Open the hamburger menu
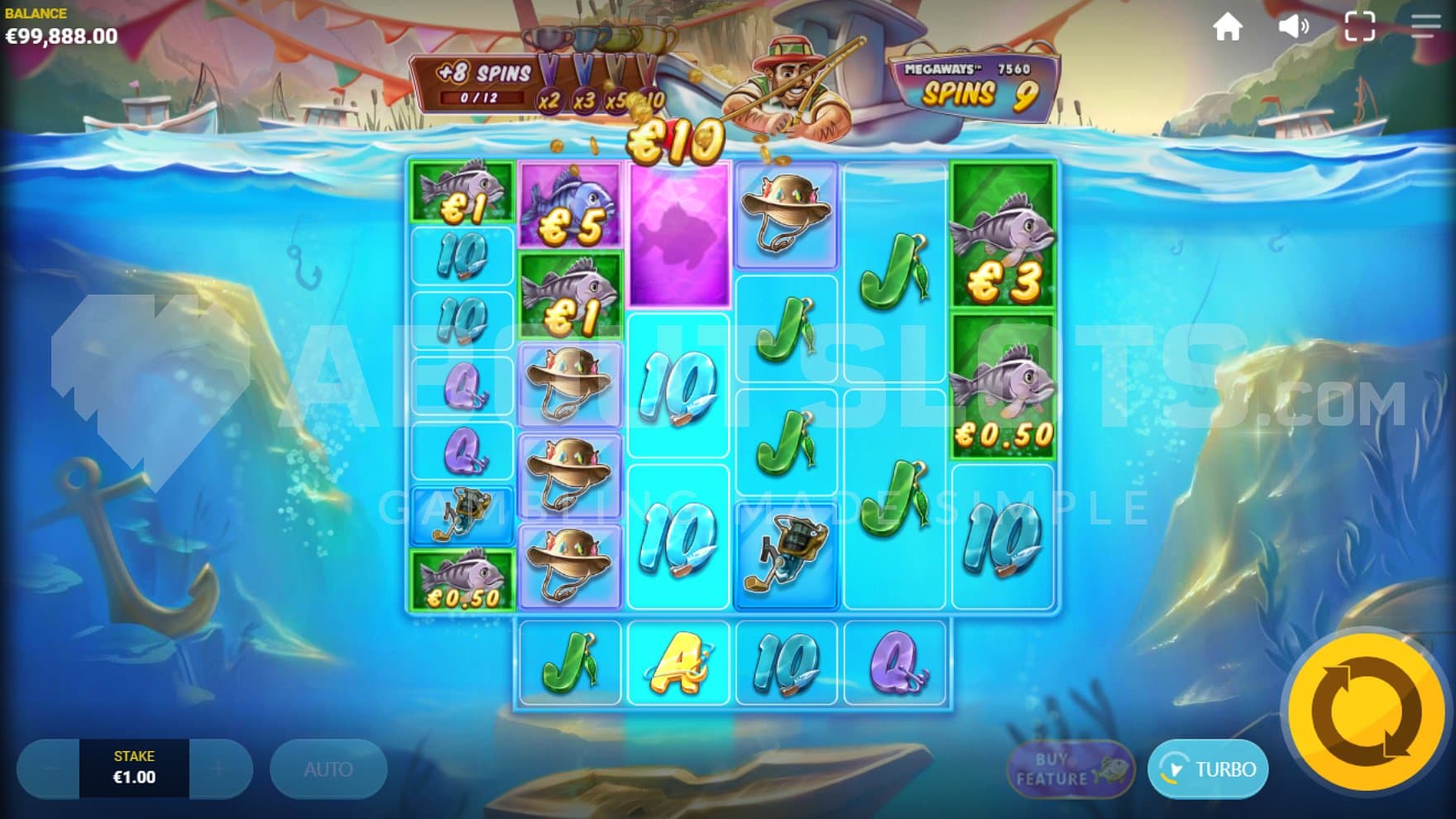Image resolution: width=1456 pixels, height=819 pixels. [1425, 27]
